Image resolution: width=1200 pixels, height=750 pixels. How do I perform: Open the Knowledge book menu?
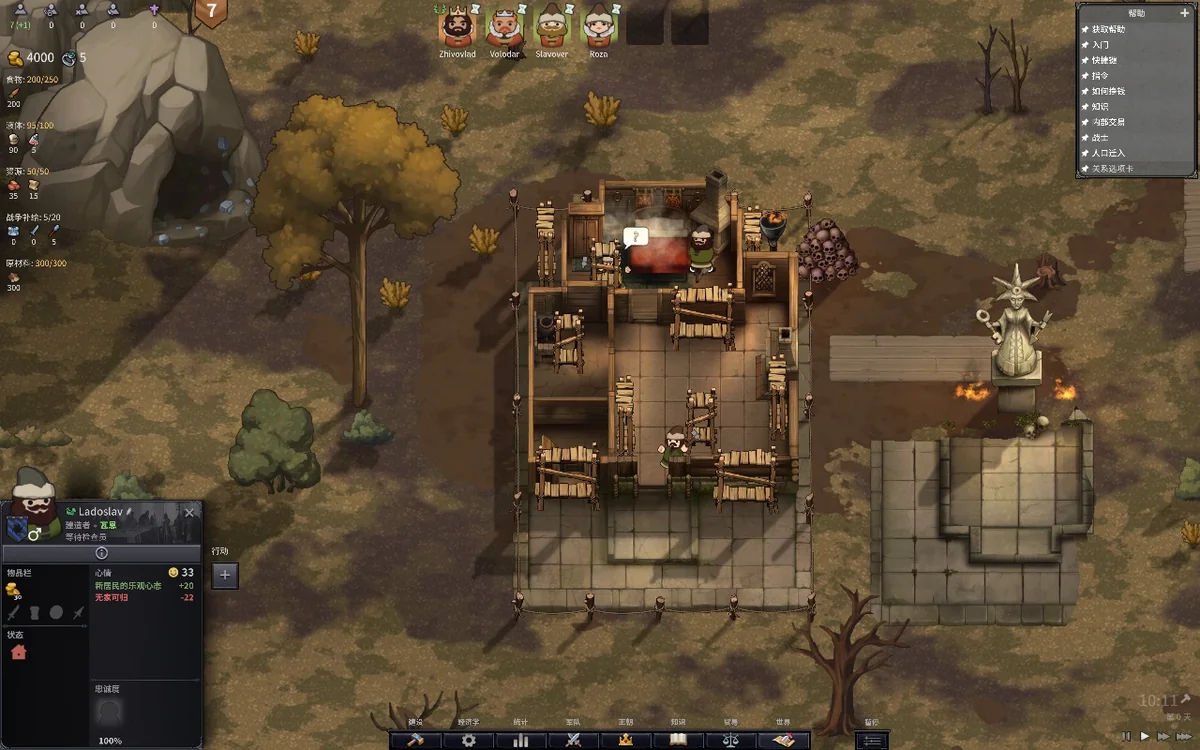(x=678, y=740)
